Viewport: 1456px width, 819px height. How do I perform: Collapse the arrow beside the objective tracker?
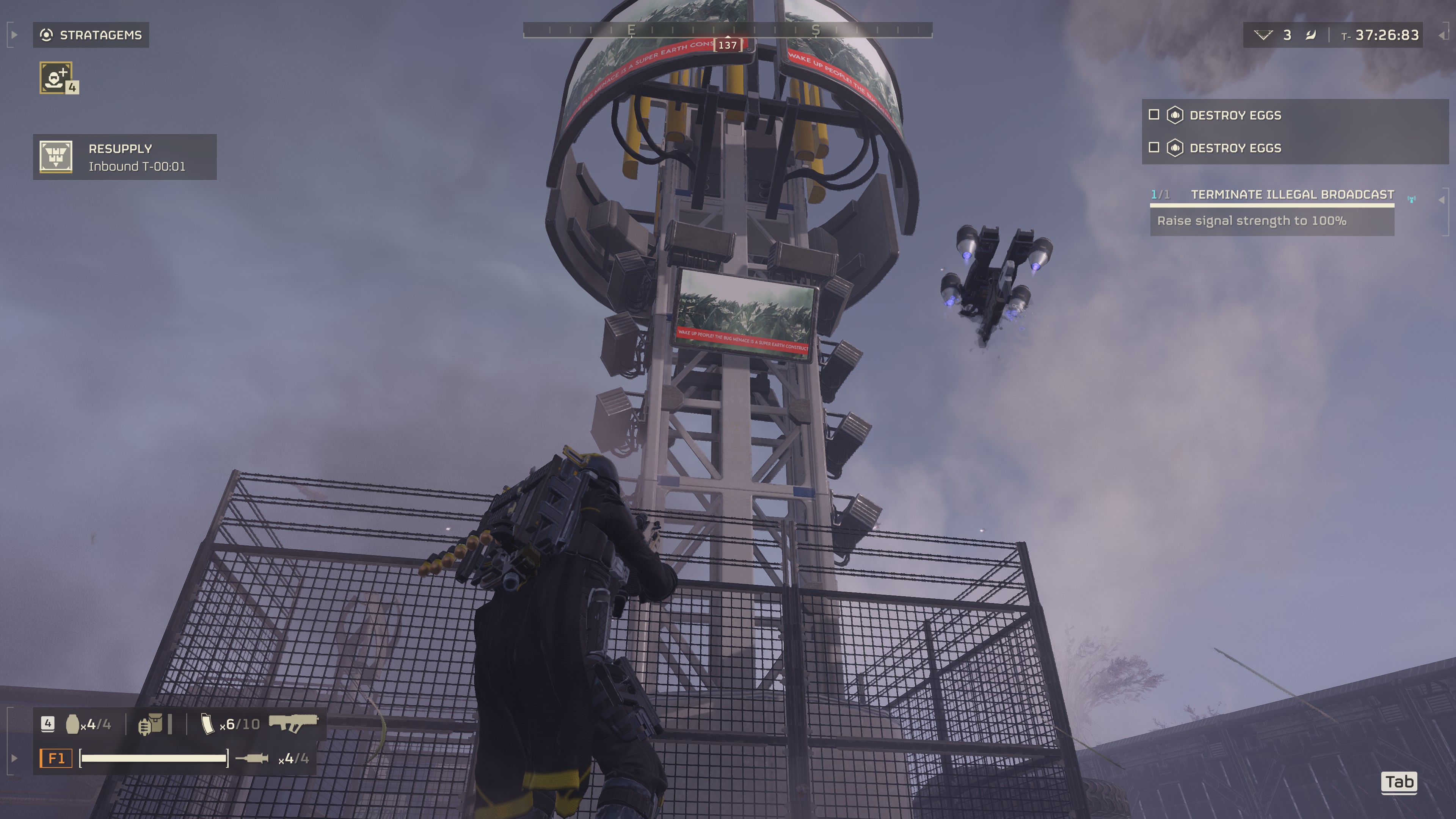click(1441, 199)
